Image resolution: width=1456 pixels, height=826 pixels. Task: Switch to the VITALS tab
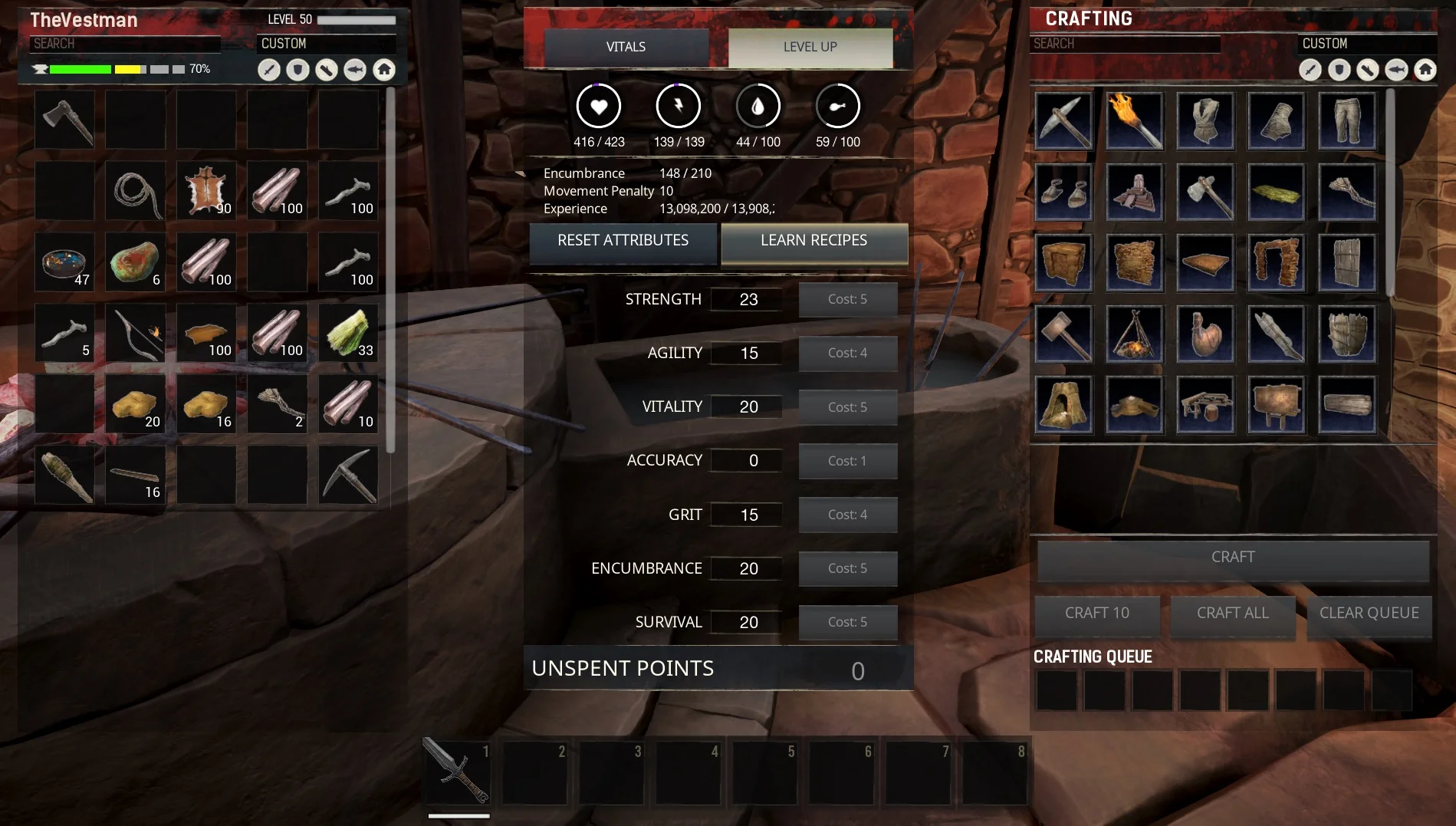pyautogui.click(x=625, y=46)
